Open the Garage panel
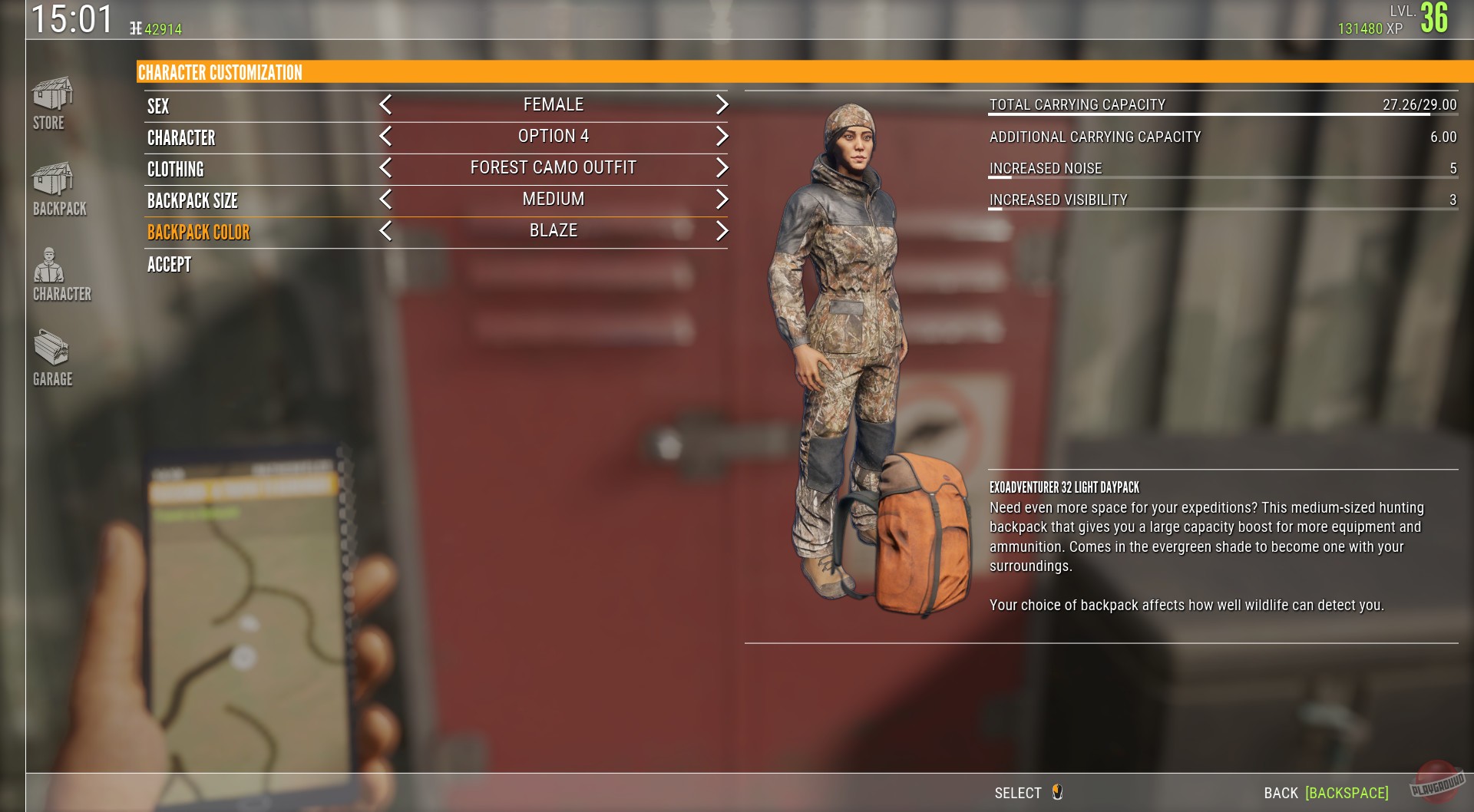 point(51,357)
